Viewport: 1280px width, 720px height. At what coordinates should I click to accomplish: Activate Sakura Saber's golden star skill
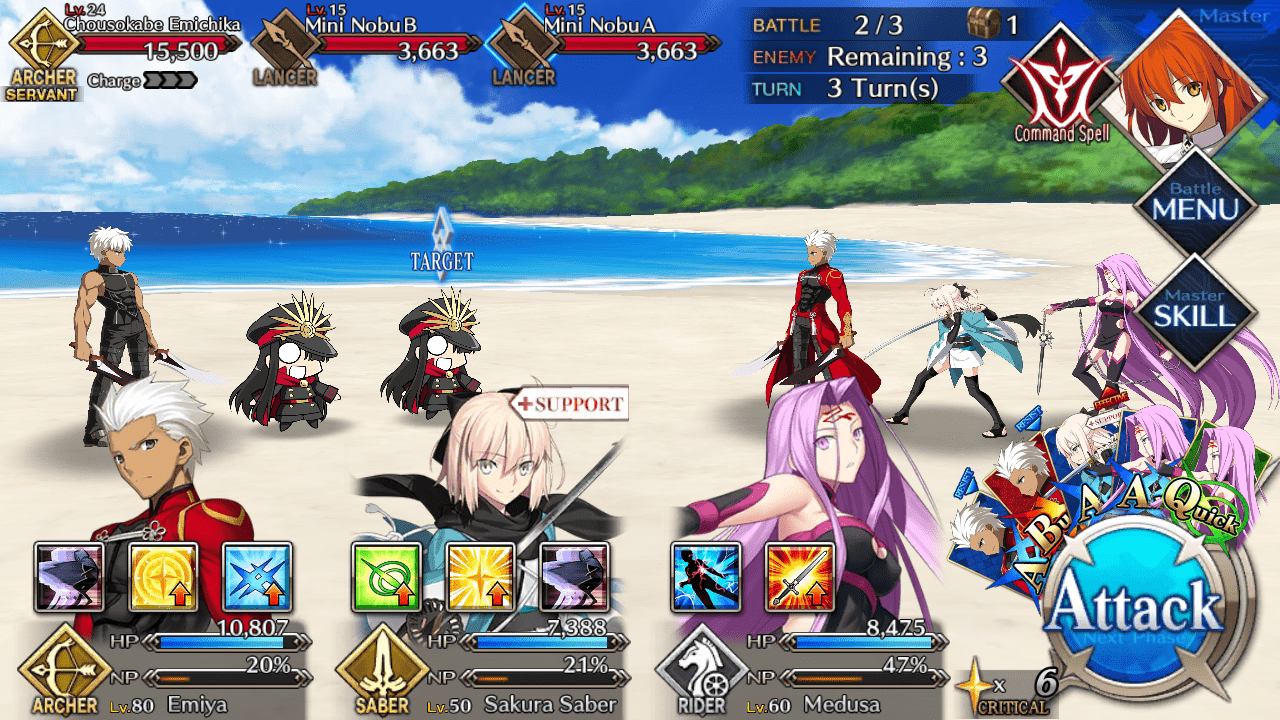coord(480,577)
